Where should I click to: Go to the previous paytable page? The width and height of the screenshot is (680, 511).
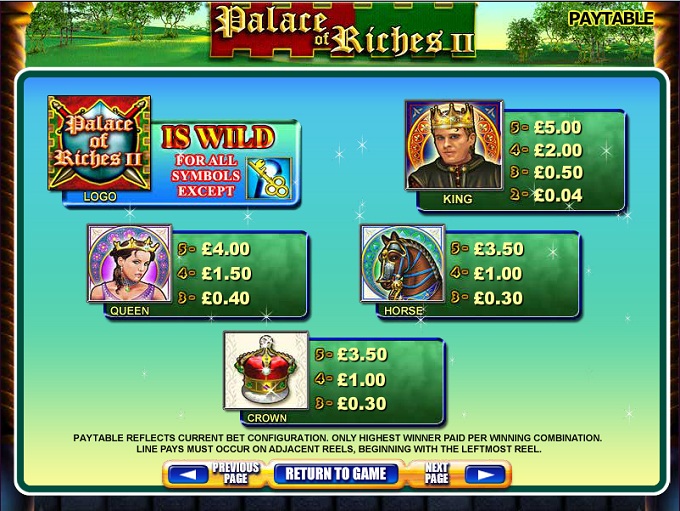point(189,474)
